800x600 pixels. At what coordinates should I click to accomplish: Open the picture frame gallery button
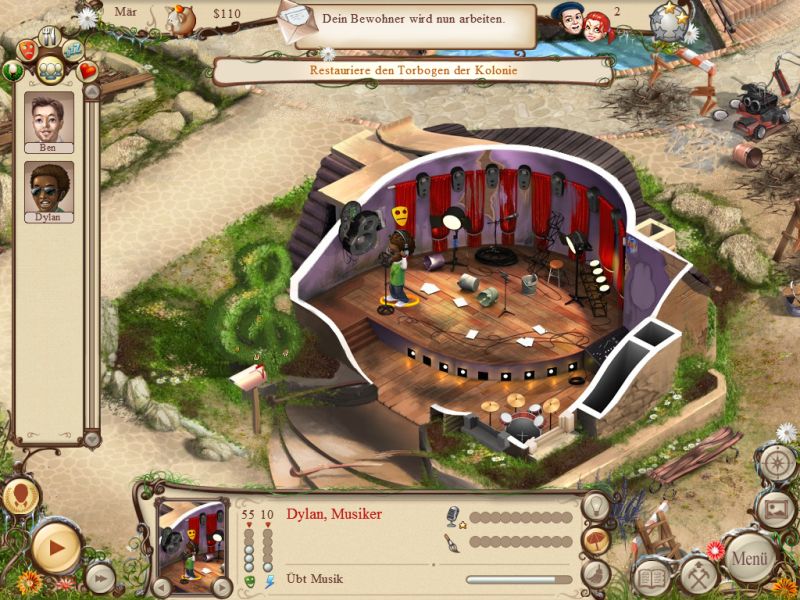tap(775, 508)
